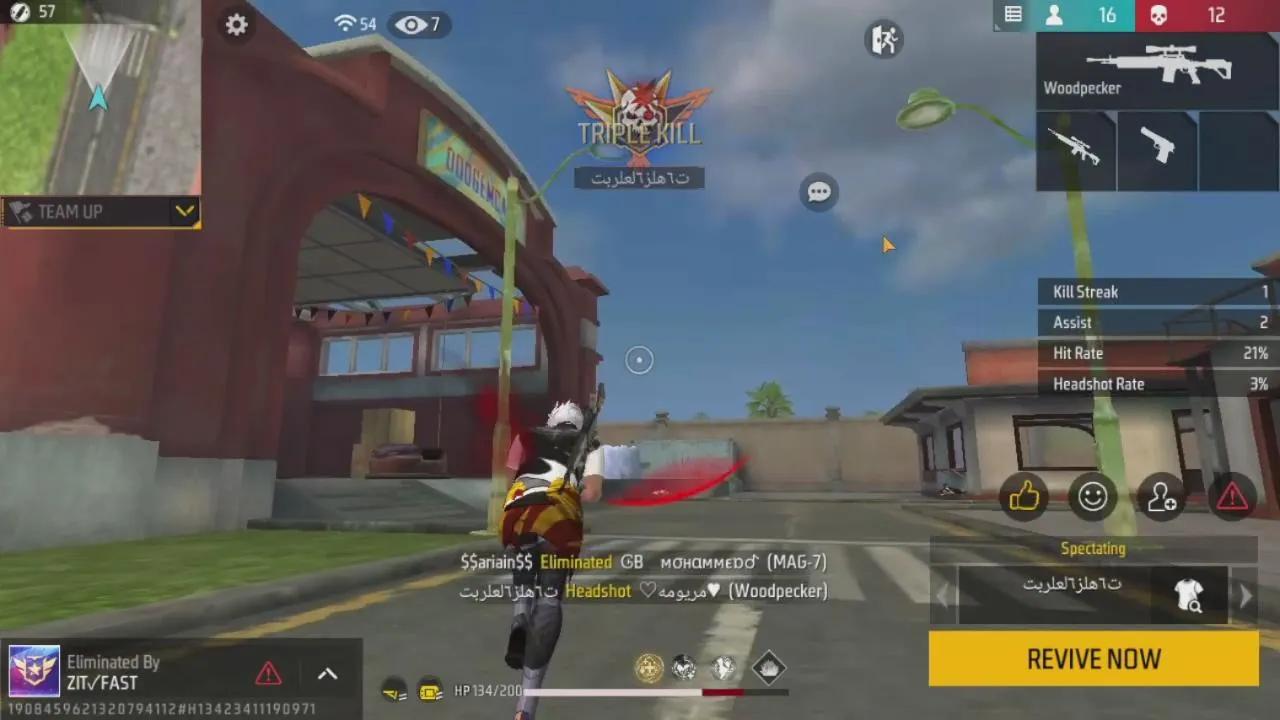Send a thumbs up to the player
Viewport: 1280px width, 720px height.
[x=1024, y=497]
